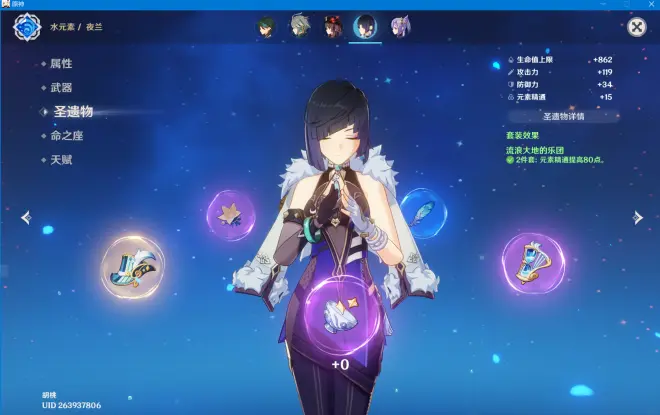
Task: Select the green-haired character portrait
Action: pyautogui.click(x=267, y=26)
